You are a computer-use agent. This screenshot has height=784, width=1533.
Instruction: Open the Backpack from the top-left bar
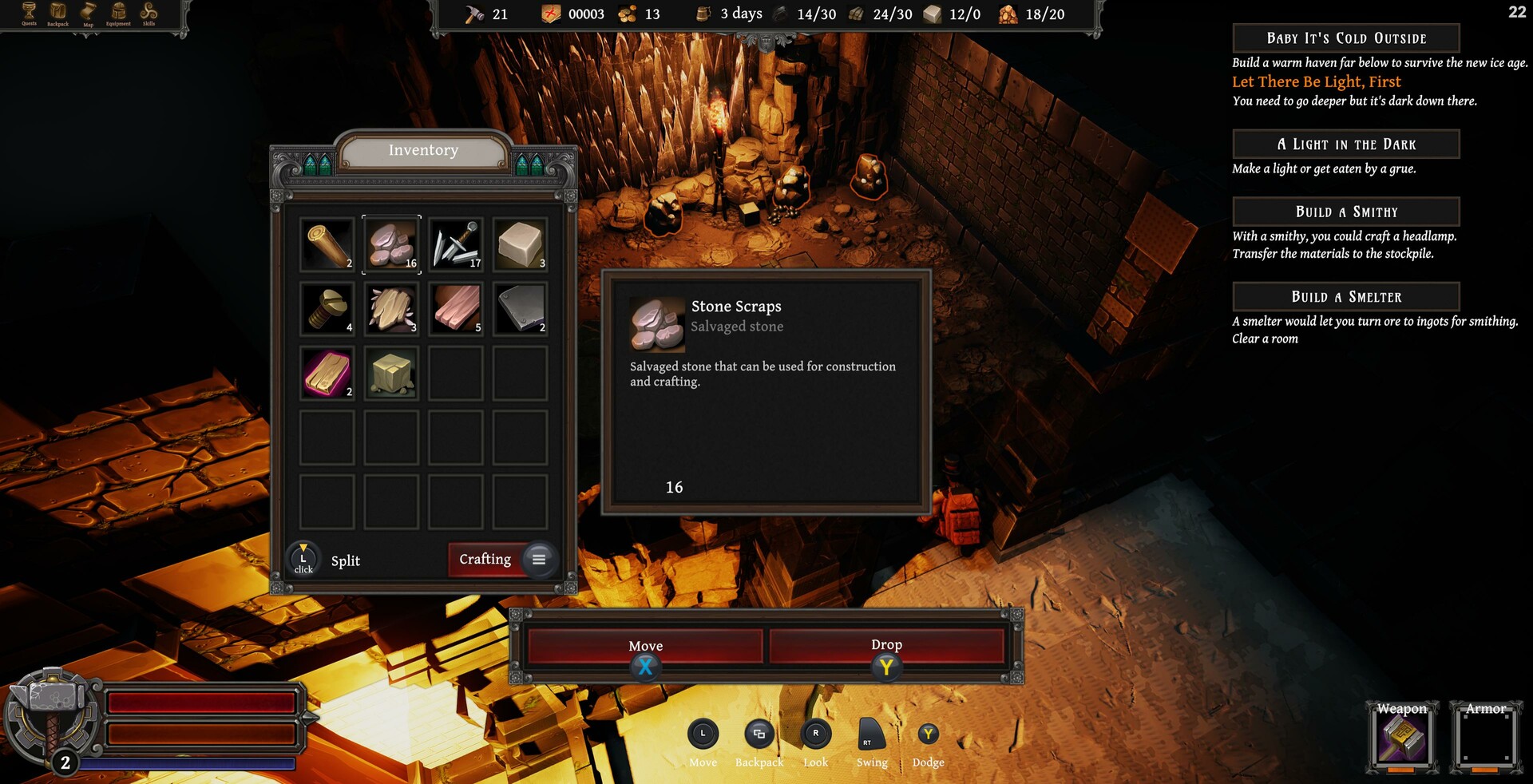coord(57,12)
